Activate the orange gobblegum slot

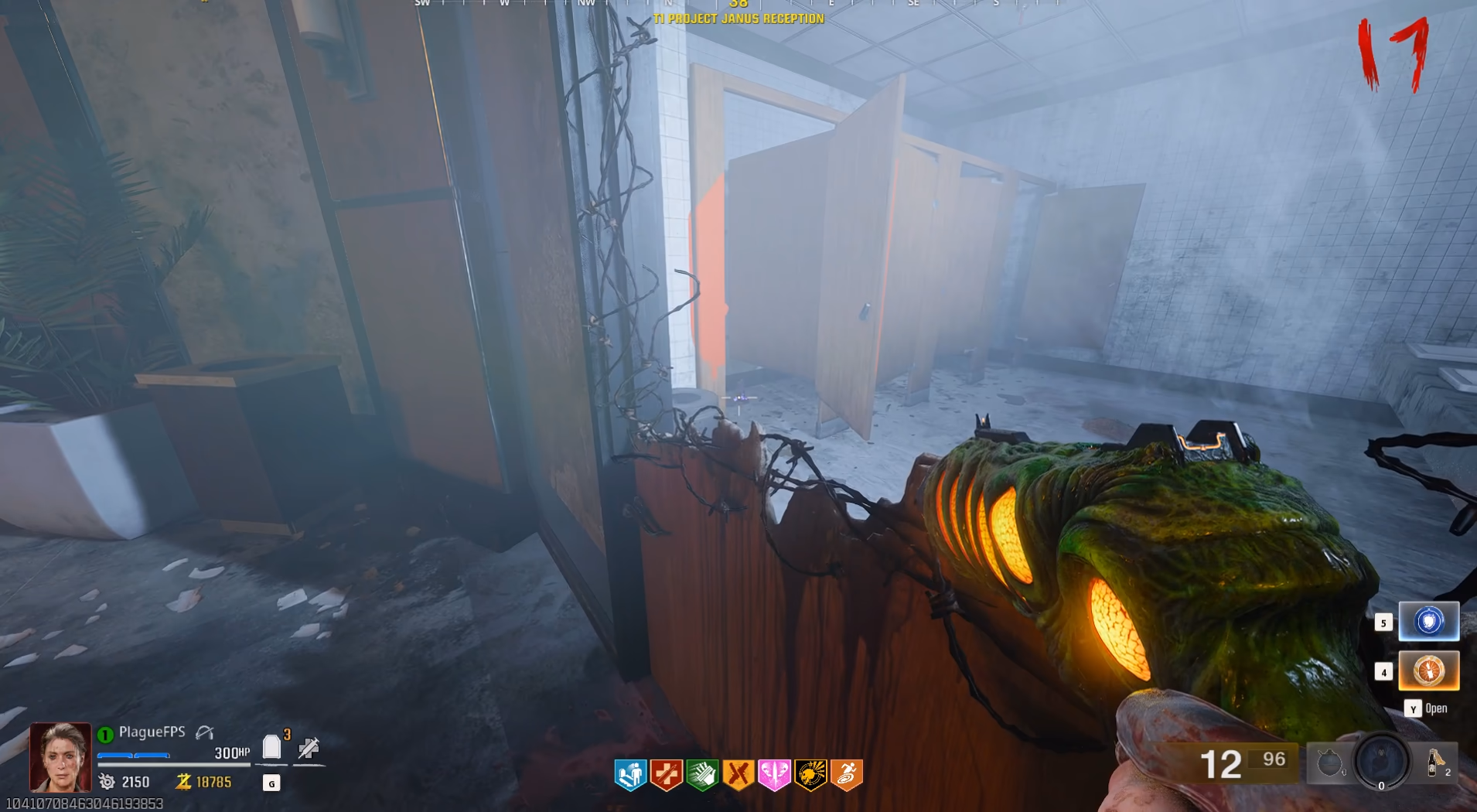pyautogui.click(x=1428, y=670)
